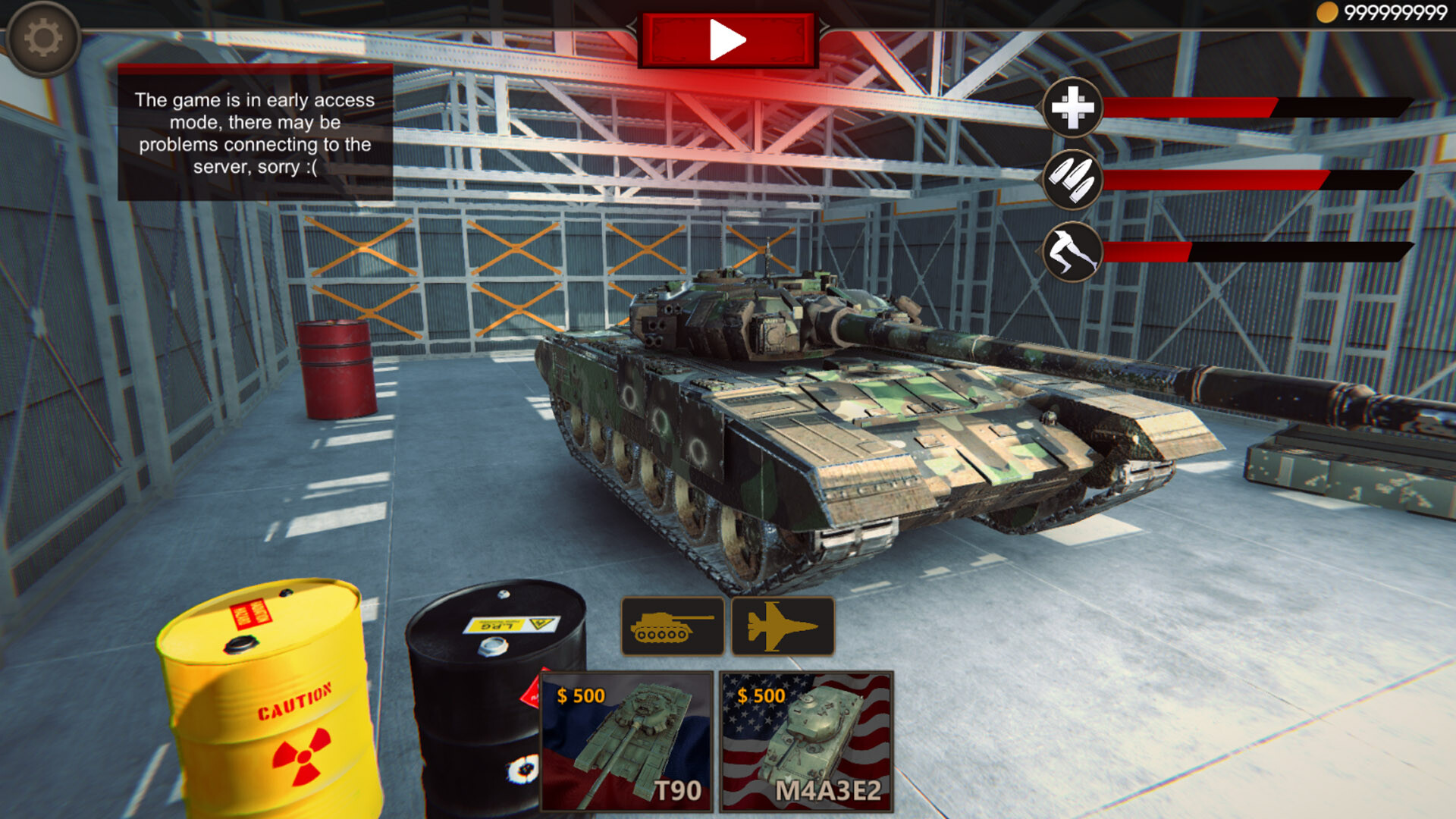This screenshot has width=1456, height=819.
Task: Click the gold coin currency icon
Action: (1329, 11)
